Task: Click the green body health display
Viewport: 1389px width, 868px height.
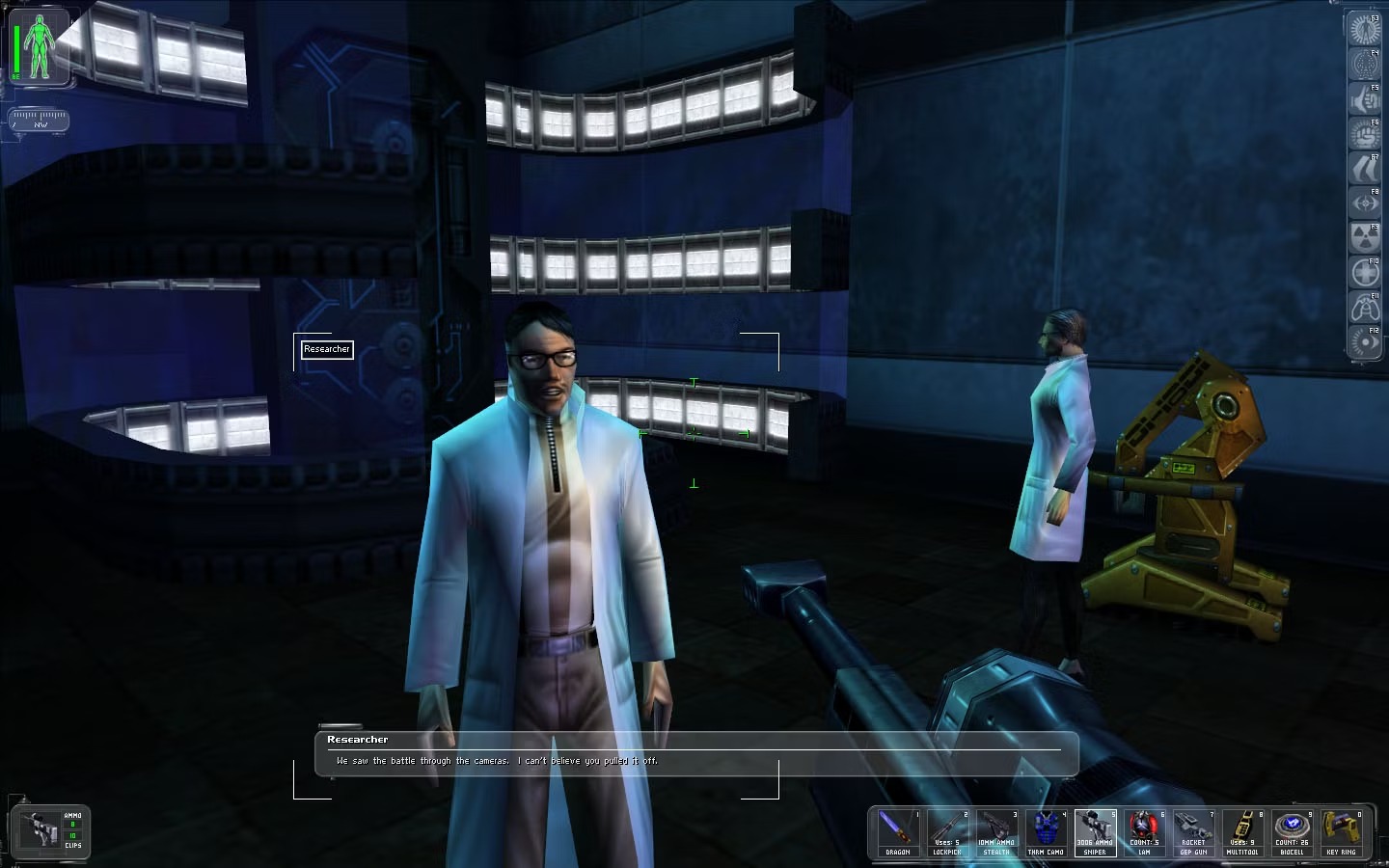Action: 40,47
